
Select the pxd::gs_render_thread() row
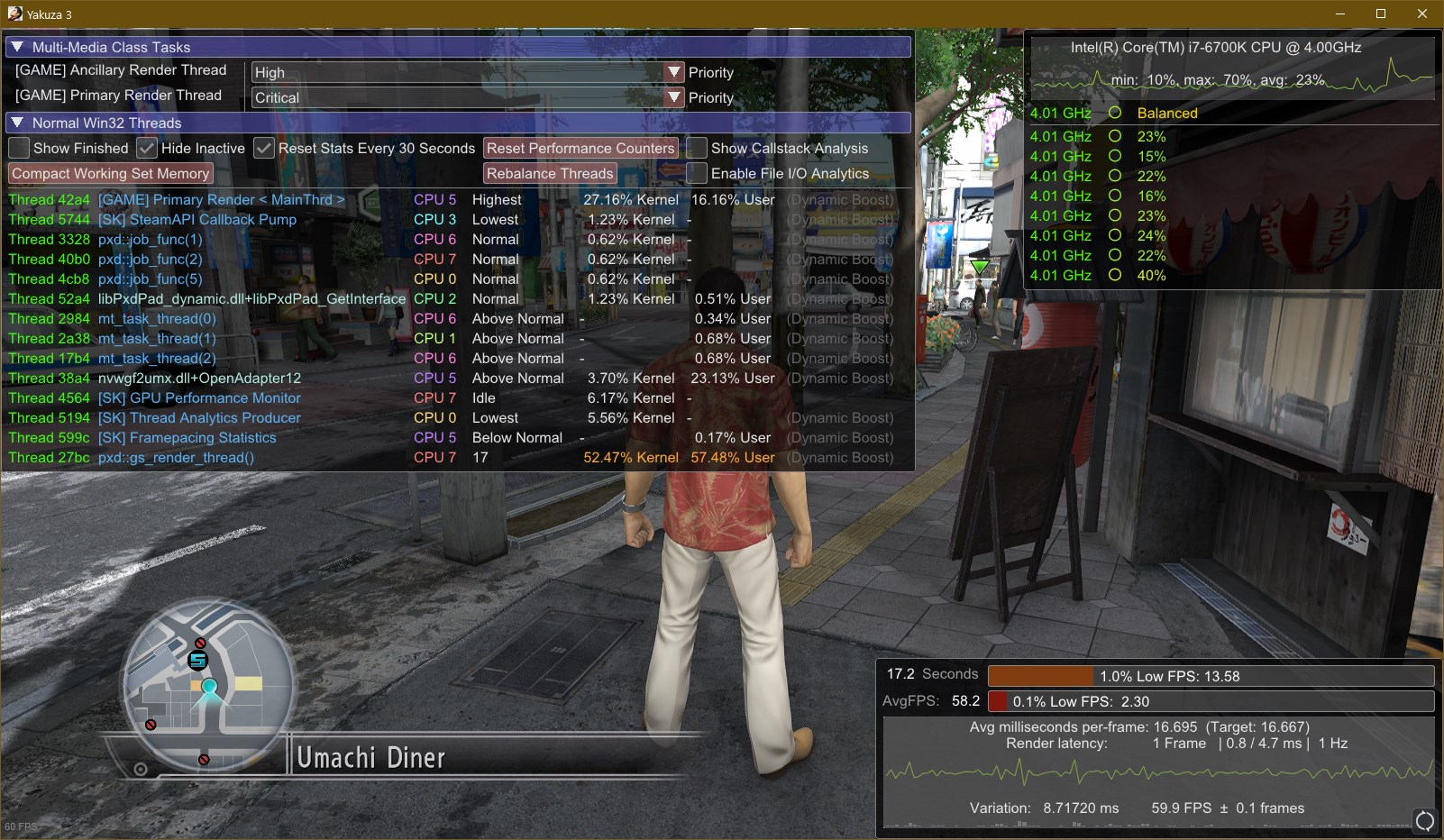point(176,458)
